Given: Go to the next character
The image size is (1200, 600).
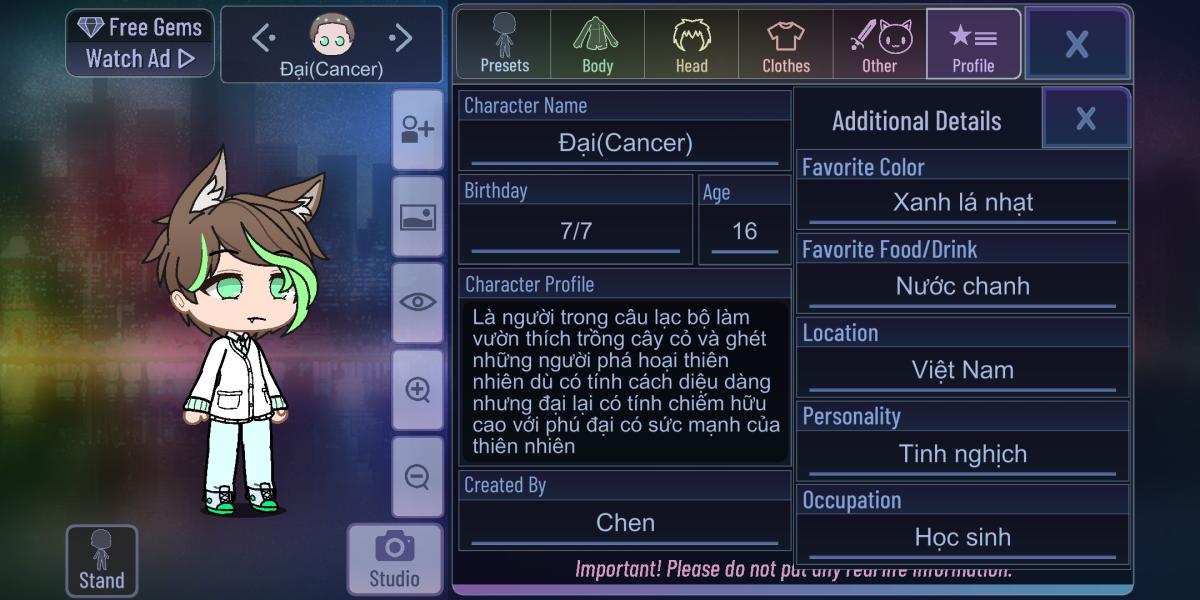Looking at the screenshot, I should click(400, 39).
